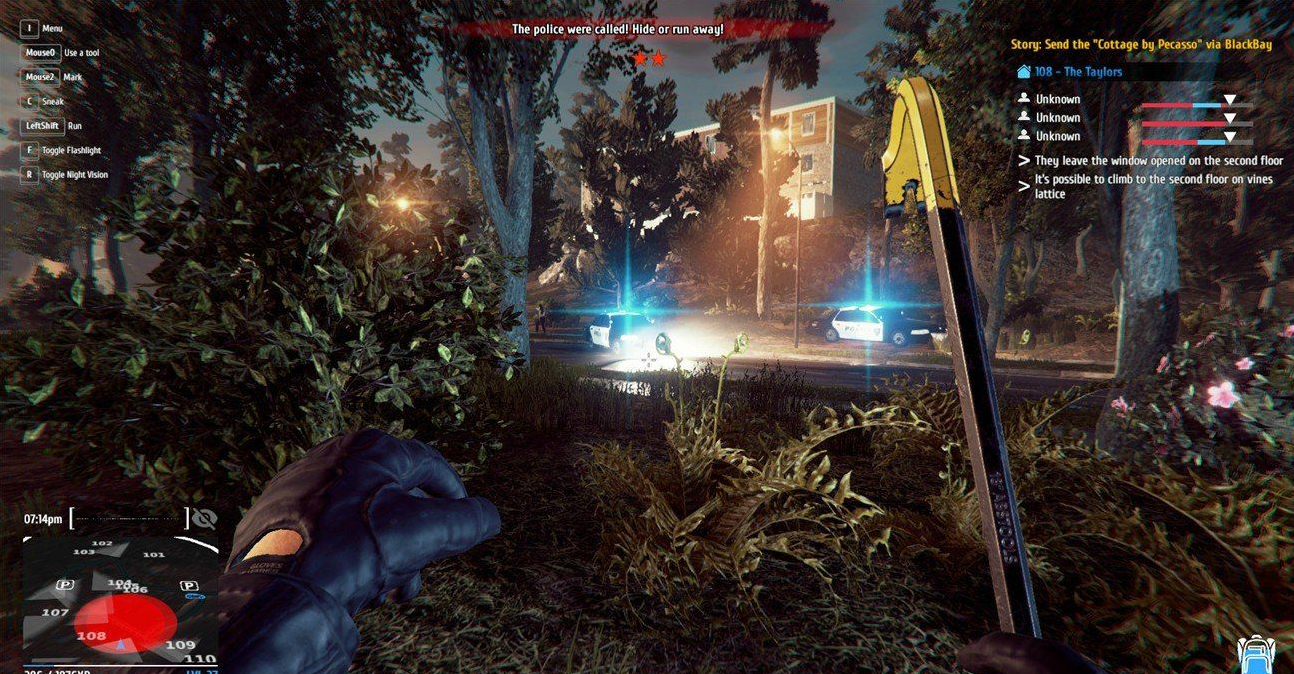Click house 107 on the minimap
1294x674 pixels.
click(55, 612)
